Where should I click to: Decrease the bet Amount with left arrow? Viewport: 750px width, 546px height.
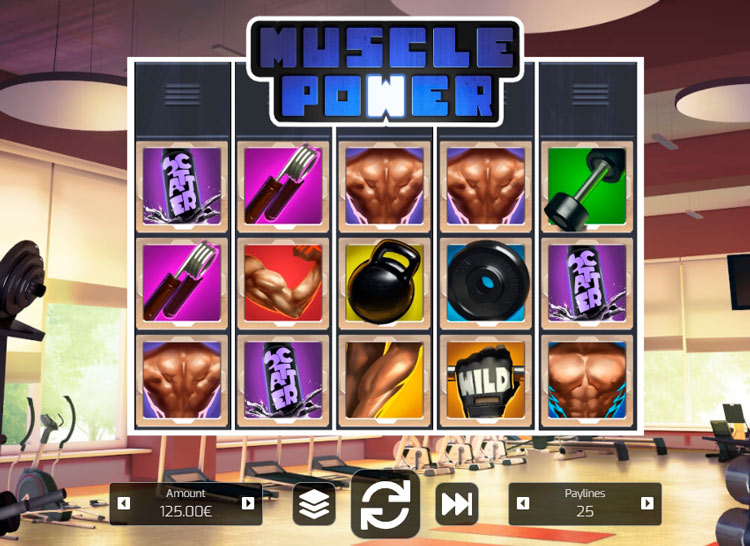(x=124, y=504)
